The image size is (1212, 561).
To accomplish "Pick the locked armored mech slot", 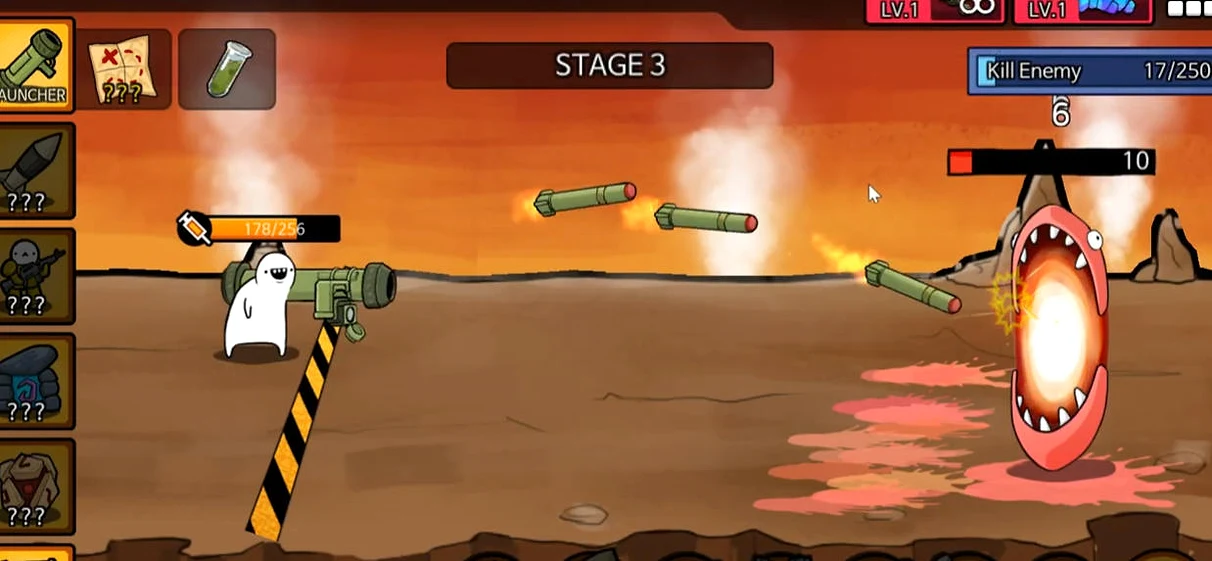I will point(36,486).
